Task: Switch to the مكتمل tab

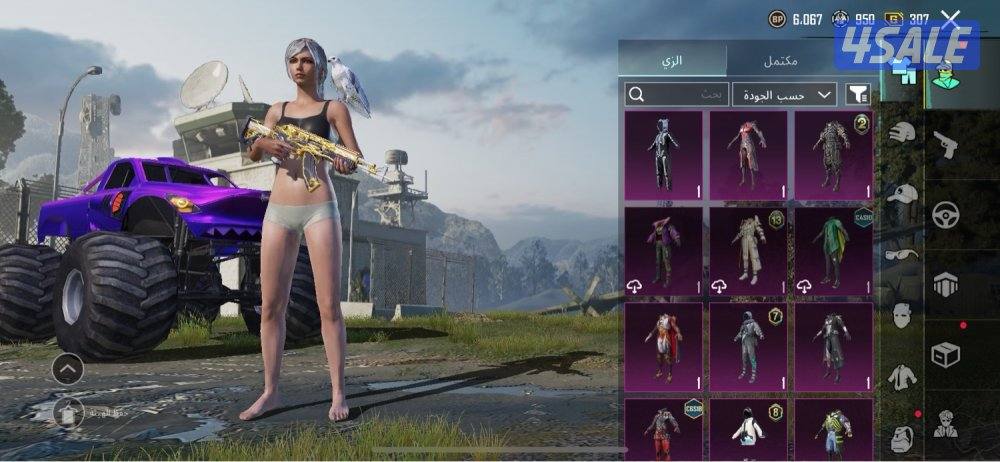Action: (780, 60)
